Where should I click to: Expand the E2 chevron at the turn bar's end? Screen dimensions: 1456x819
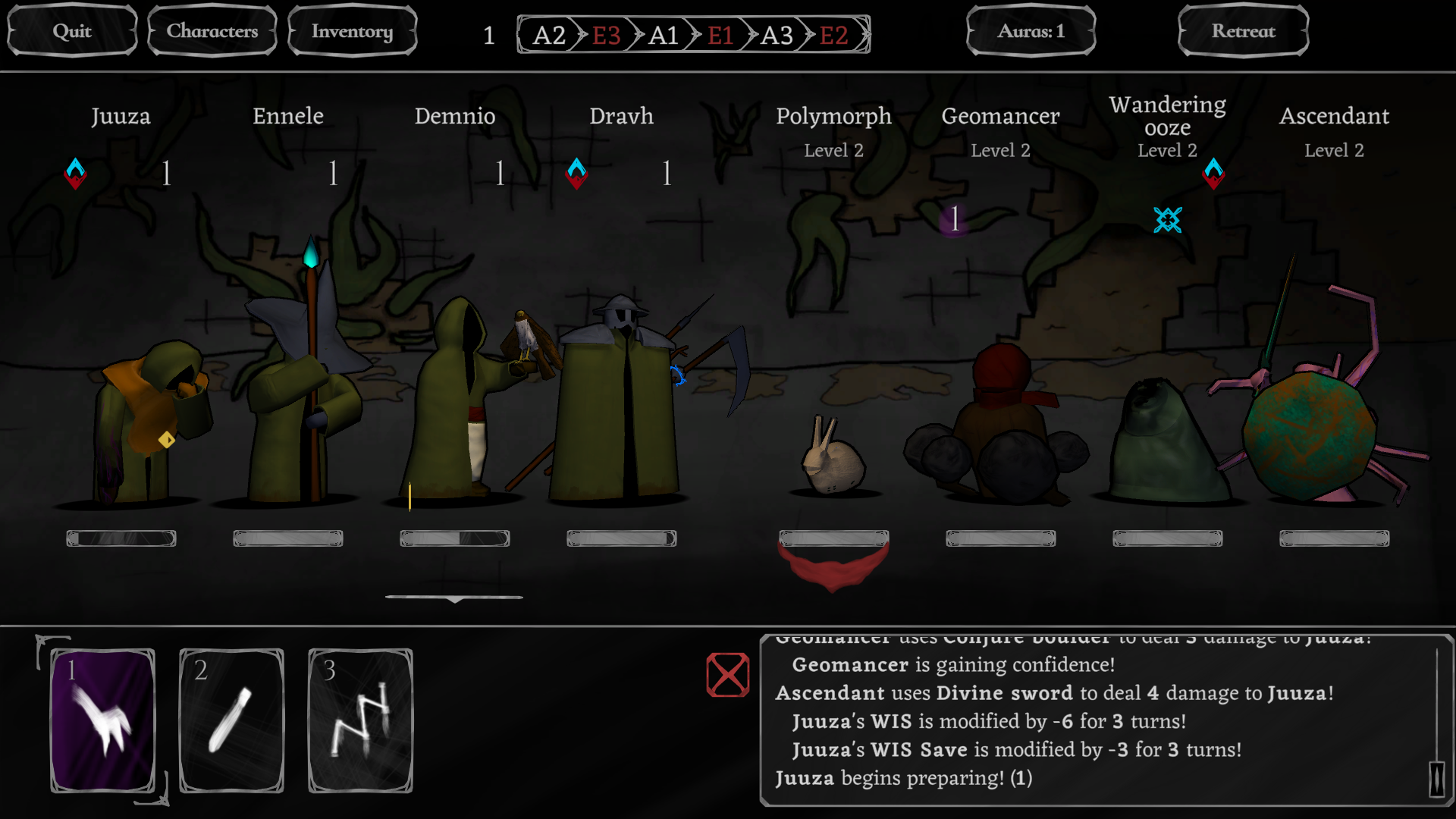(833, 35)
